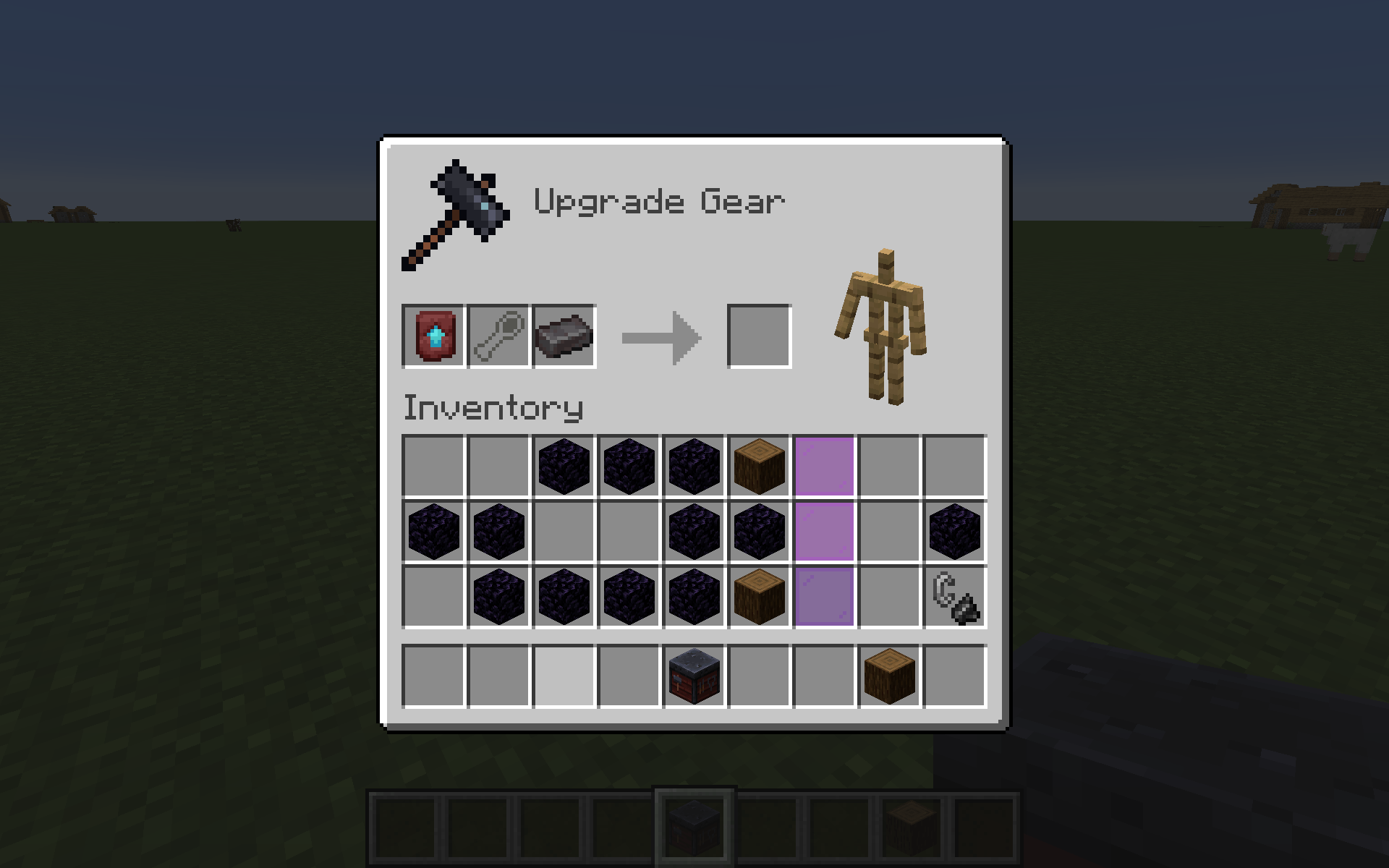Select the obsidian block at far right
The width and height of the screenshot is (1389, 868).
click(x=953, y=532)
